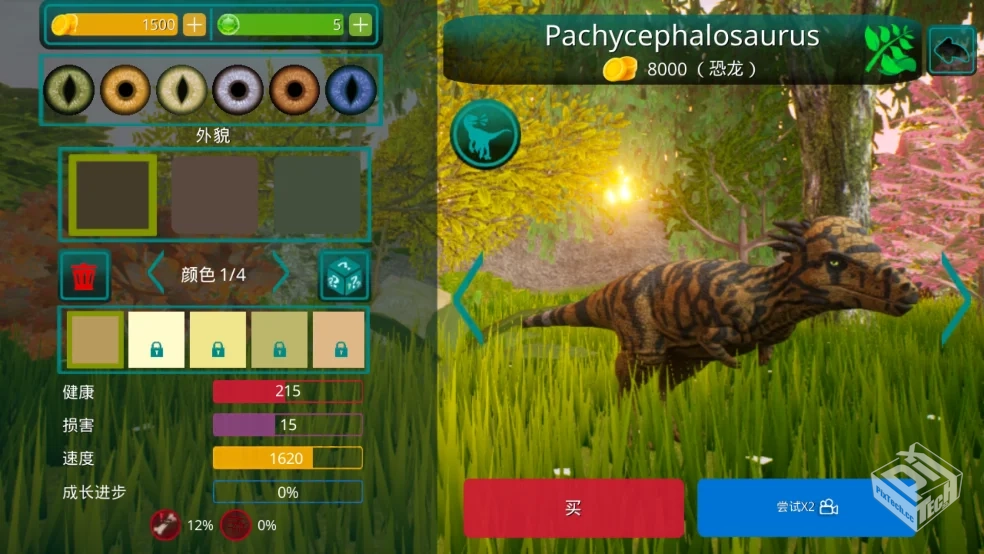Try the dinosaur with the blue X2 button
Screen dimensions: 984x554
click(x=806, y=508)
